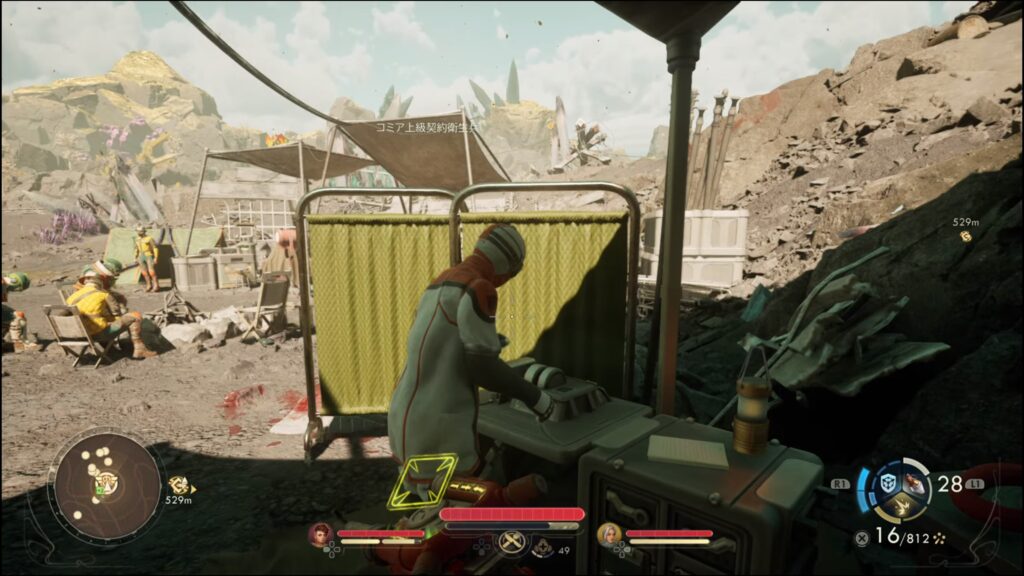1024x576 pixels.
Task: Use the consumable icon showing 49
Action: tap(543, 547)
